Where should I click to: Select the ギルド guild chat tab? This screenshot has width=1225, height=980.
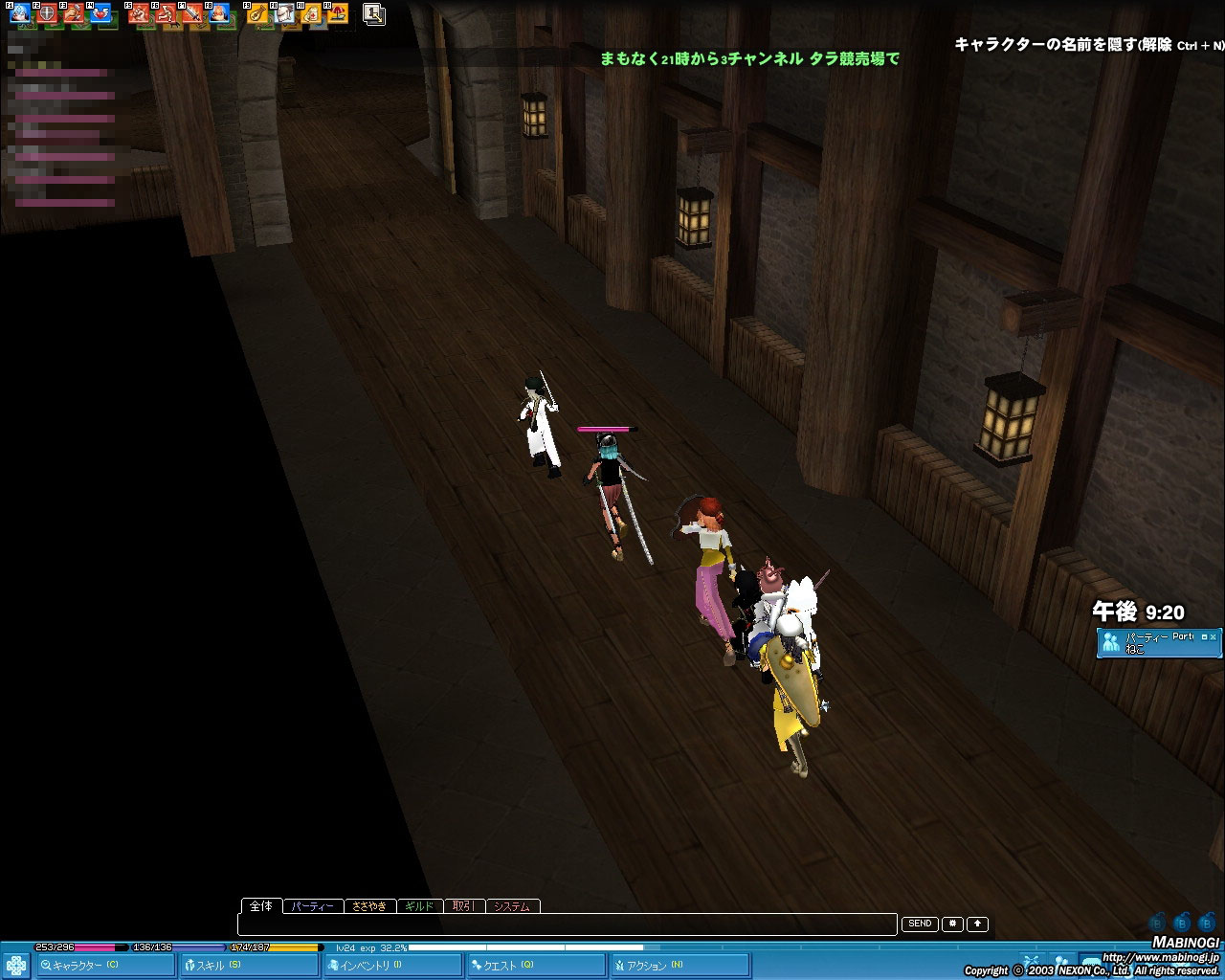419,906
